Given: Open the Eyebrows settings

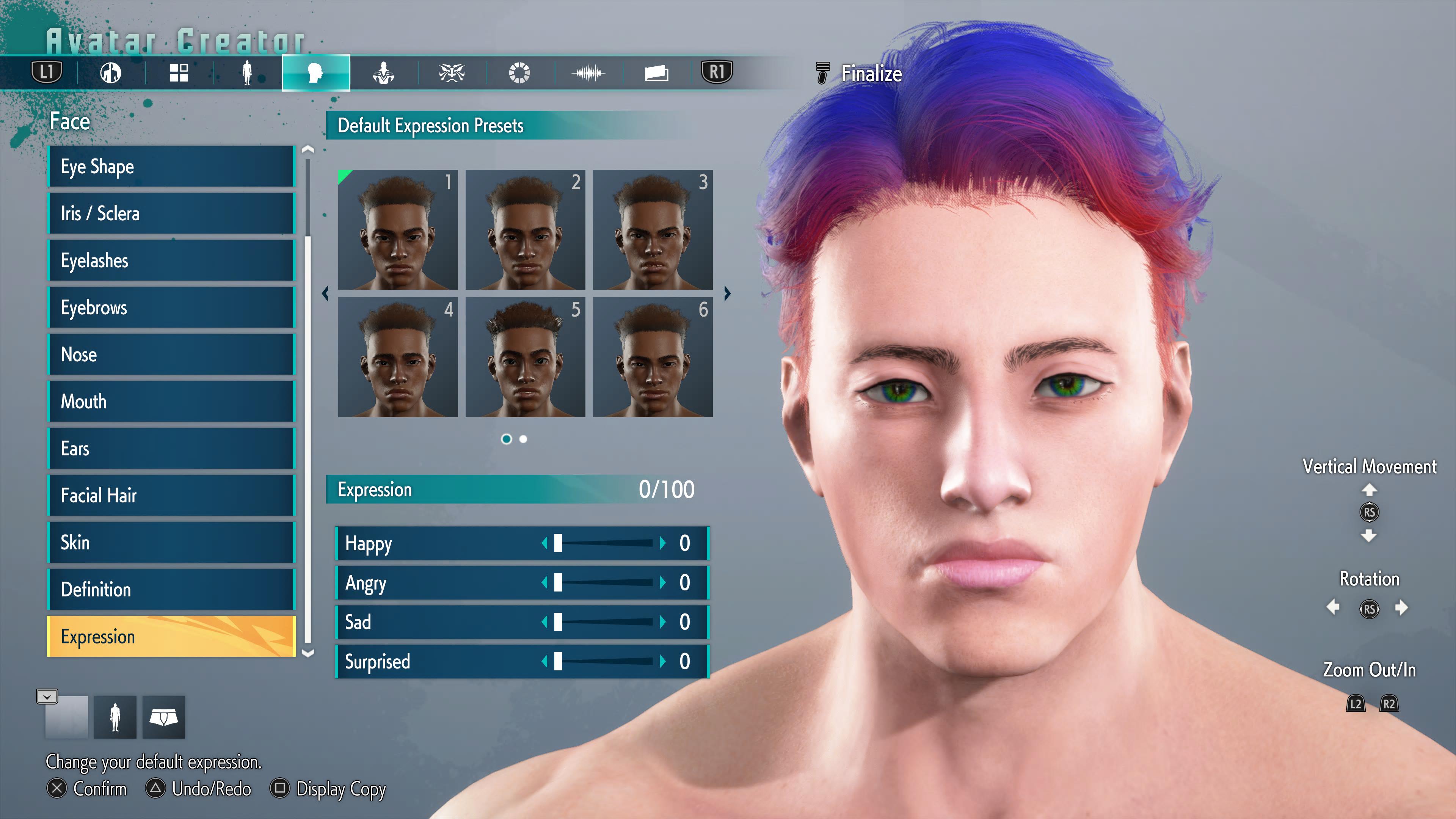Looking at the screenshot, I should (x=171, y=308).
